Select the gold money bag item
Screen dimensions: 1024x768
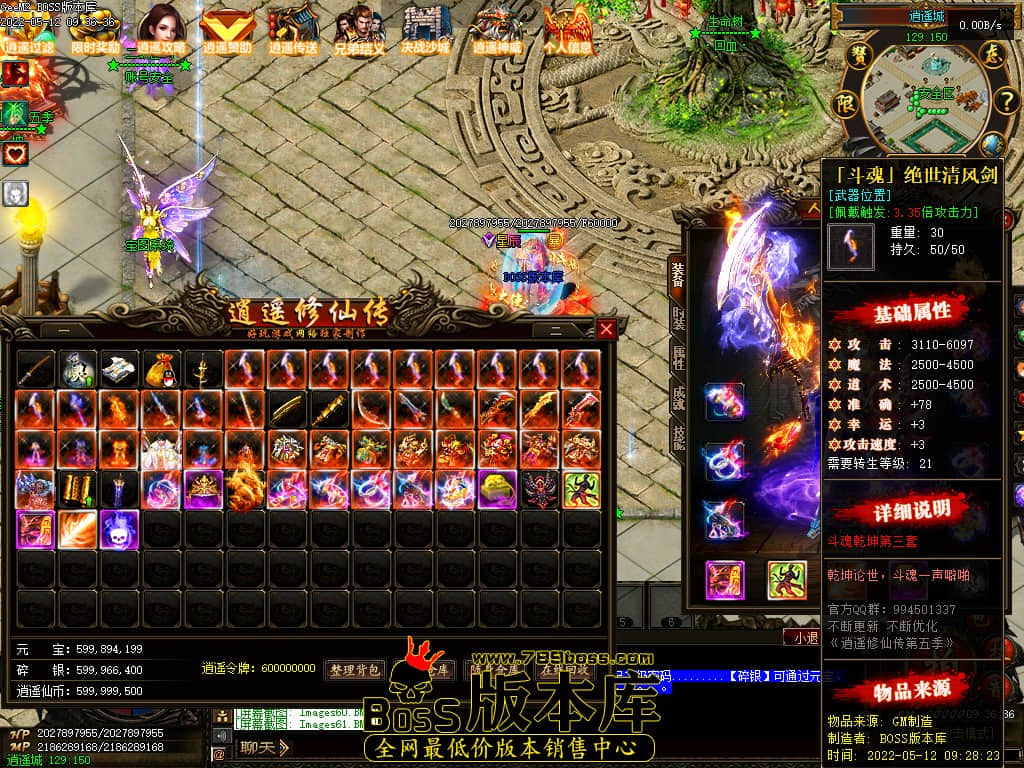pos(161,369)
